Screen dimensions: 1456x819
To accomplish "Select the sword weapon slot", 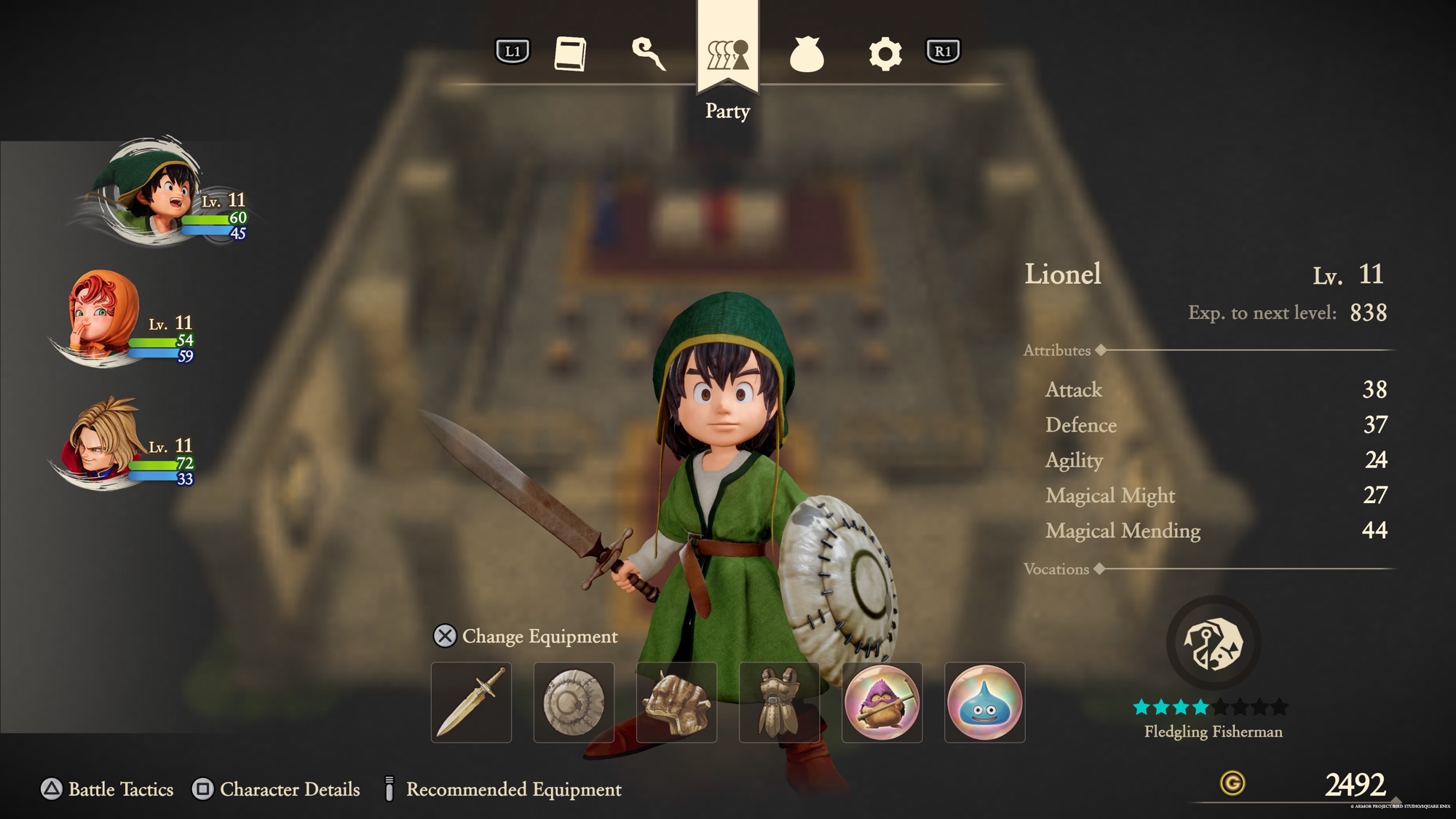I will pos(471,703).
